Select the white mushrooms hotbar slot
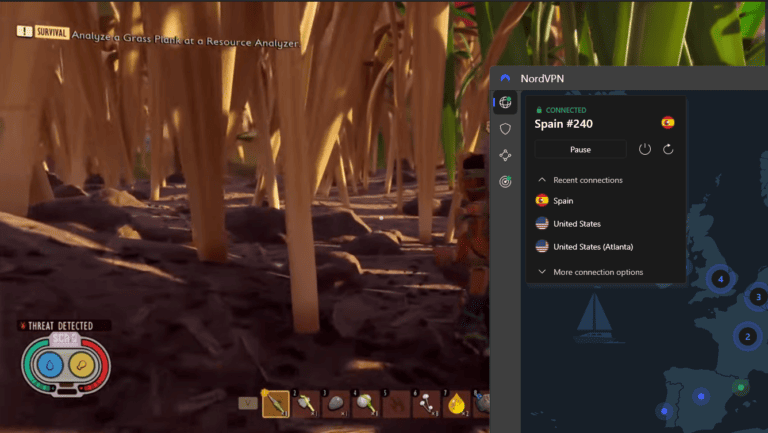This screenshot has height=433, width=768. tap(427, 404)
